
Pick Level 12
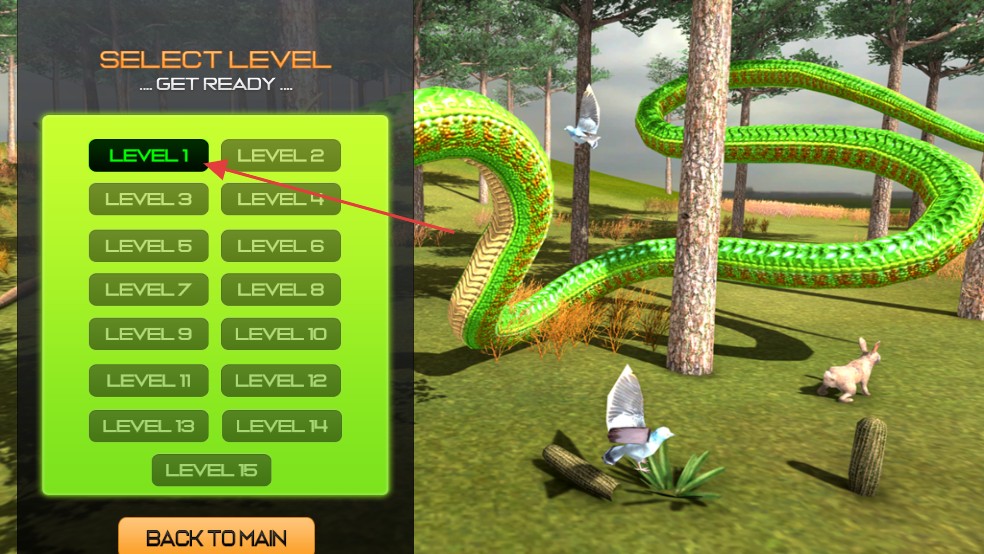click(x=281, y=381)
